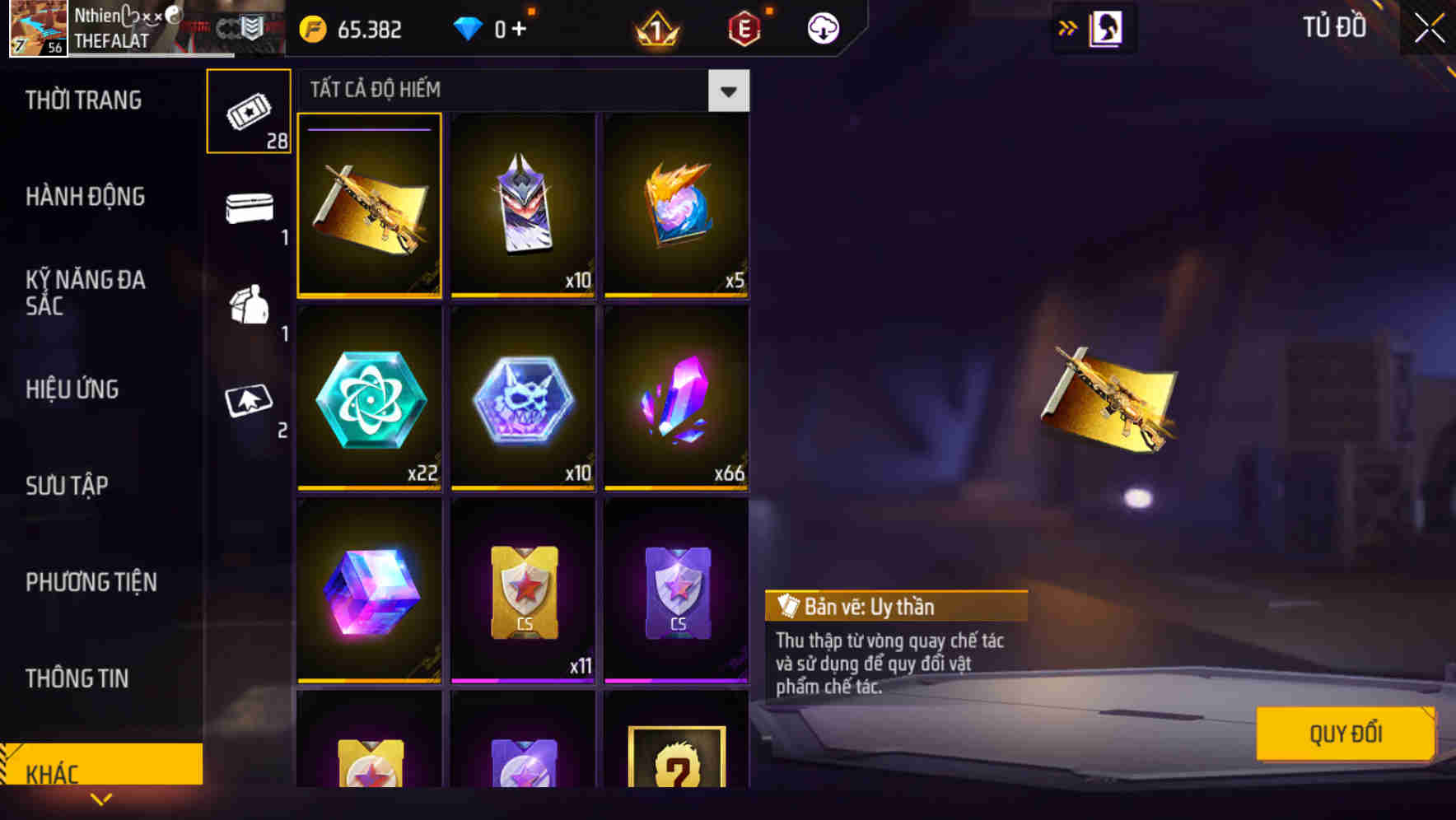Open the voucher tickets category tab

(248, 111)
